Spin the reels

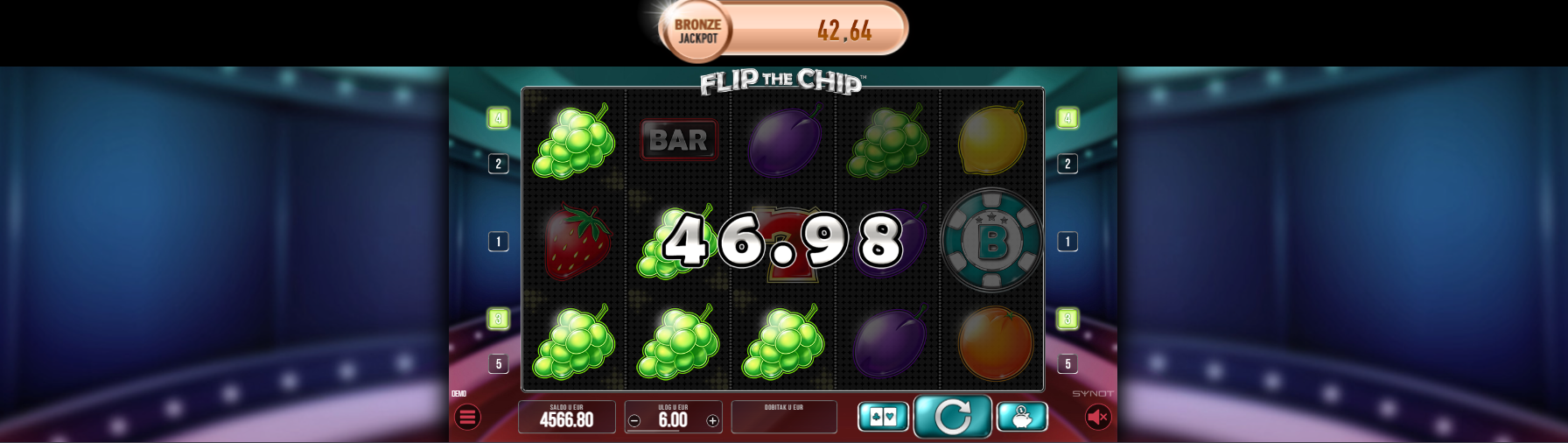[952, 417]
